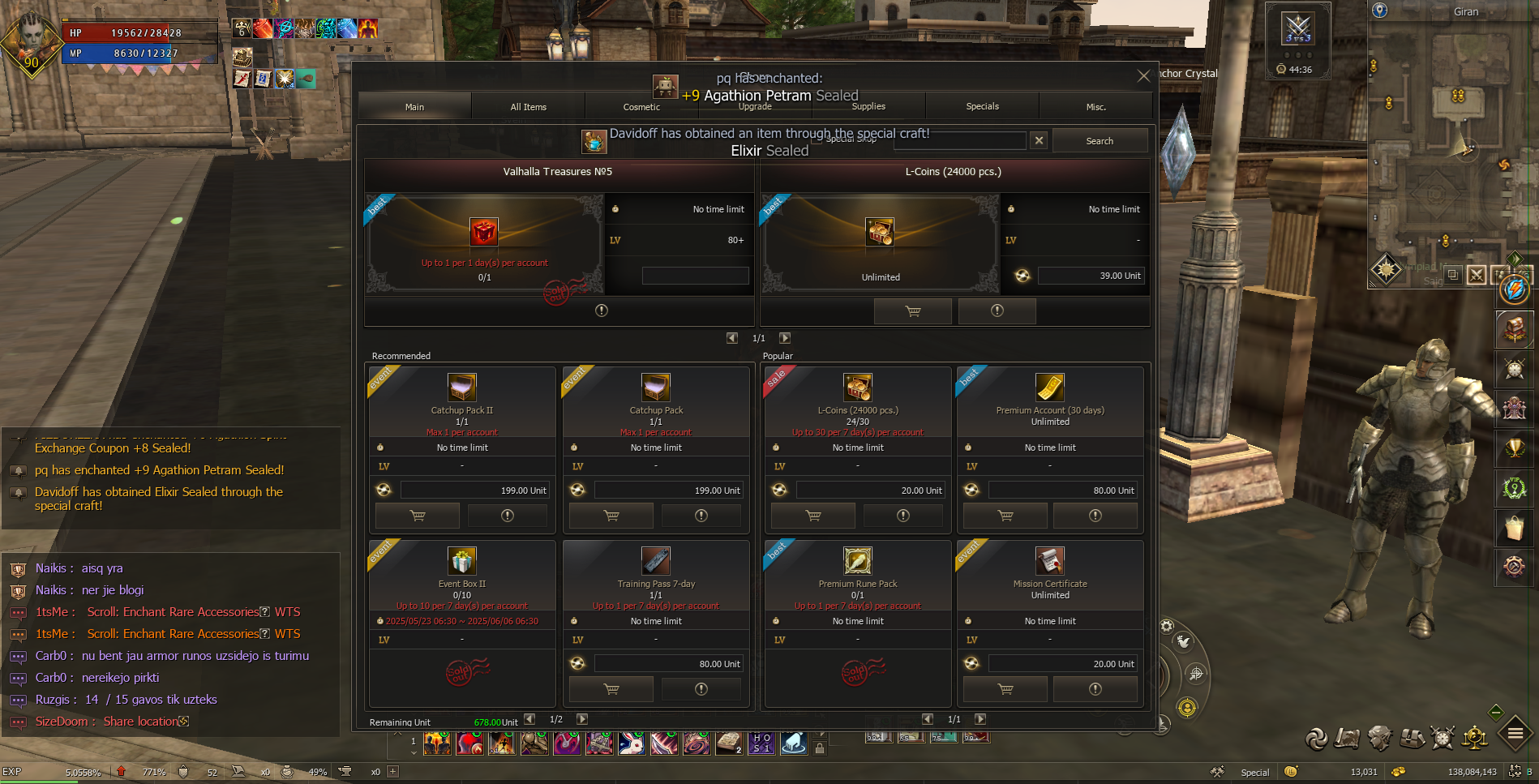Add featured L-Coins (24000 pcs.) to cart

(x=912, y=311)
